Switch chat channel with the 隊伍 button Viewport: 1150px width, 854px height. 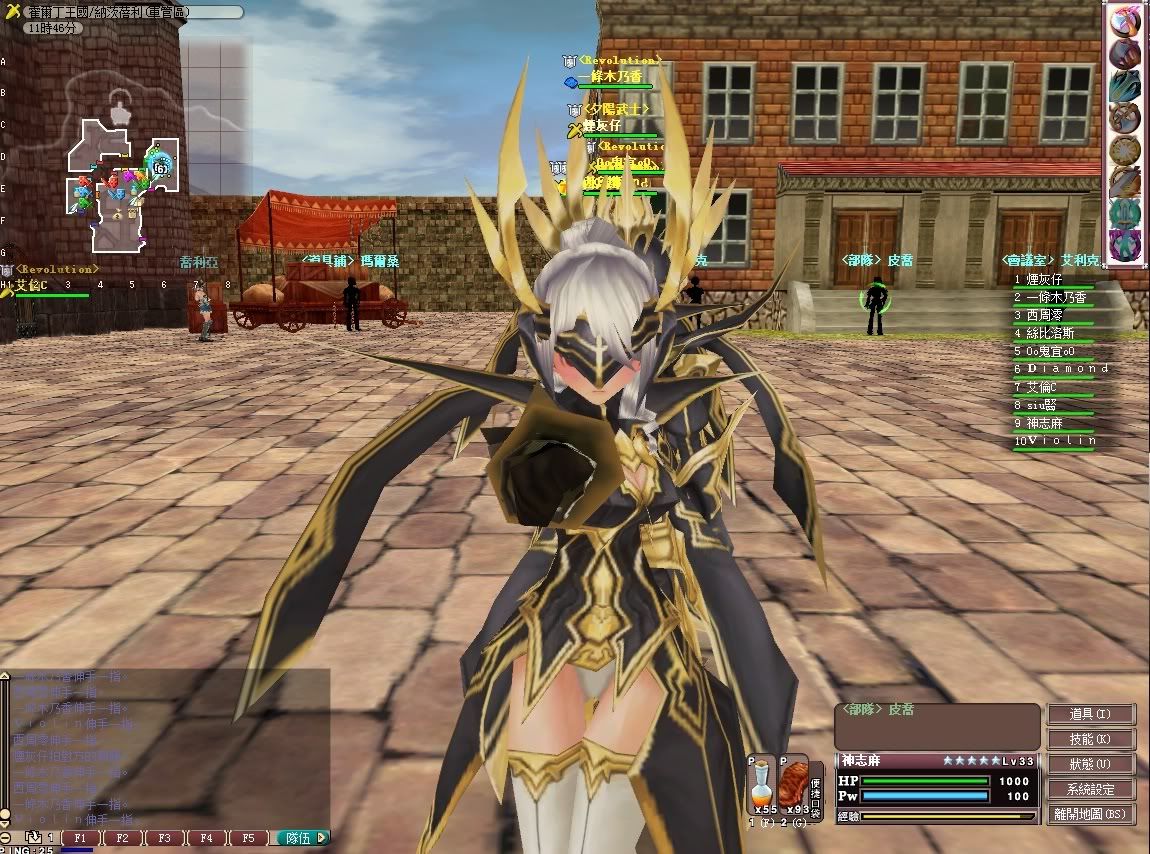[301, 838]
